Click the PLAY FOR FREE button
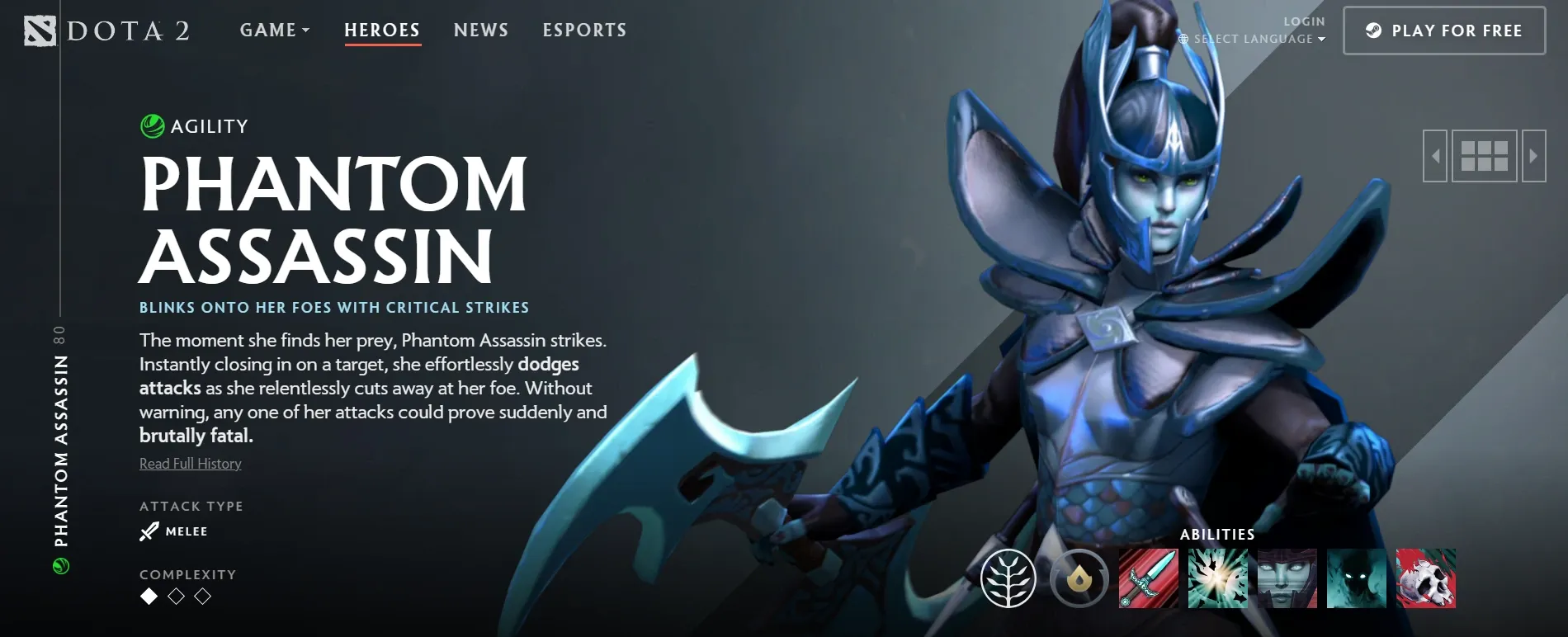 (1443, 30)
